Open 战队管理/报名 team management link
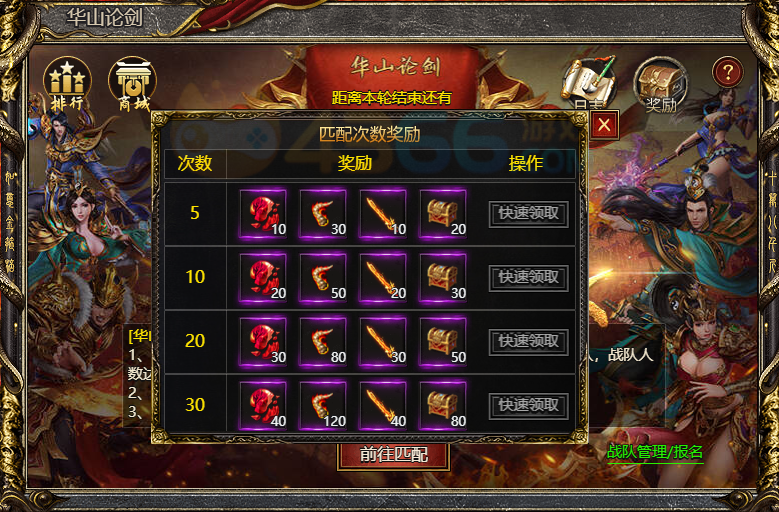Viewport: 779px width, 512px height. tap(655, 451)
